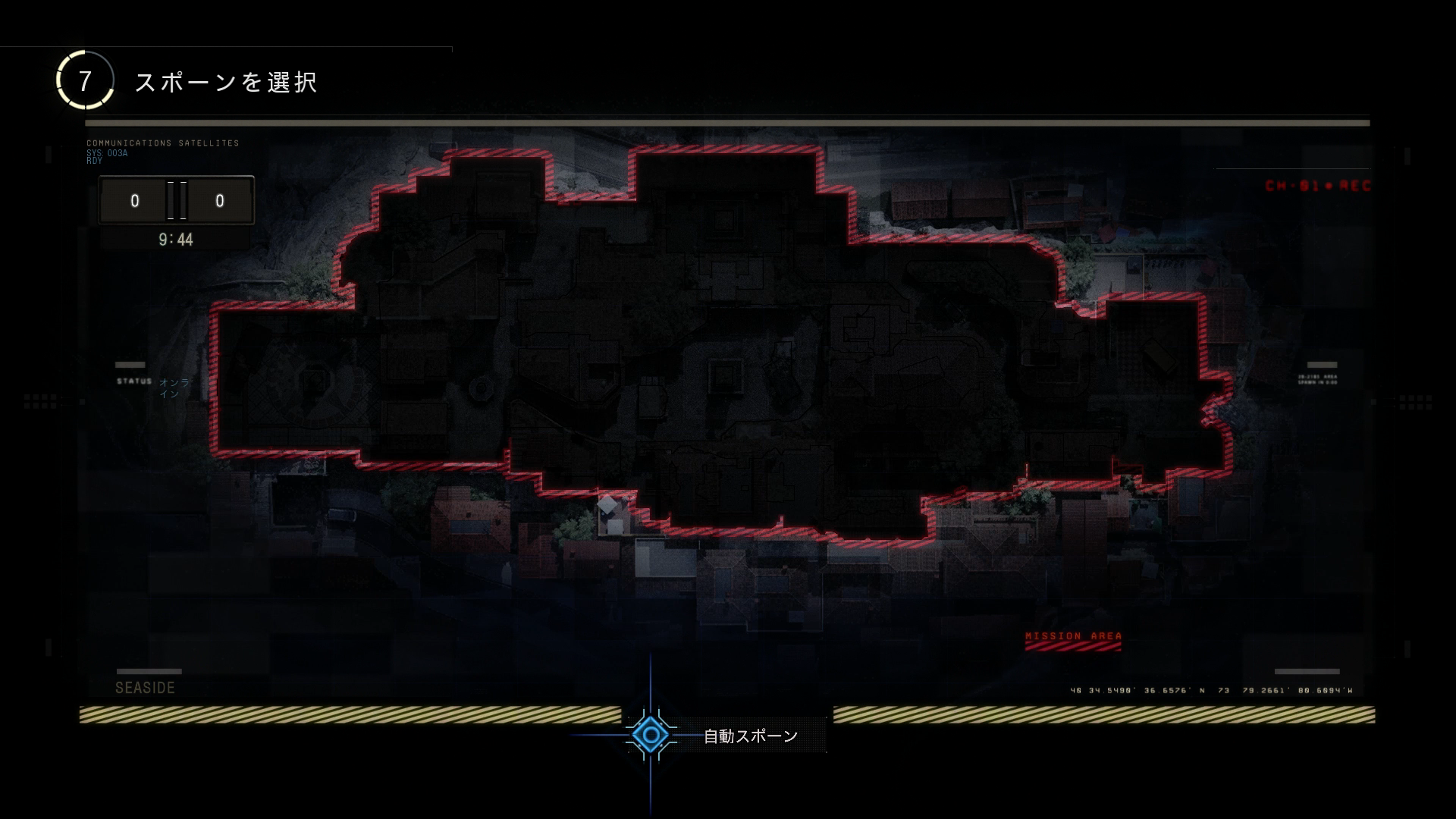
Task: Click the blue auto spawn marker icon
Action: 650,734
